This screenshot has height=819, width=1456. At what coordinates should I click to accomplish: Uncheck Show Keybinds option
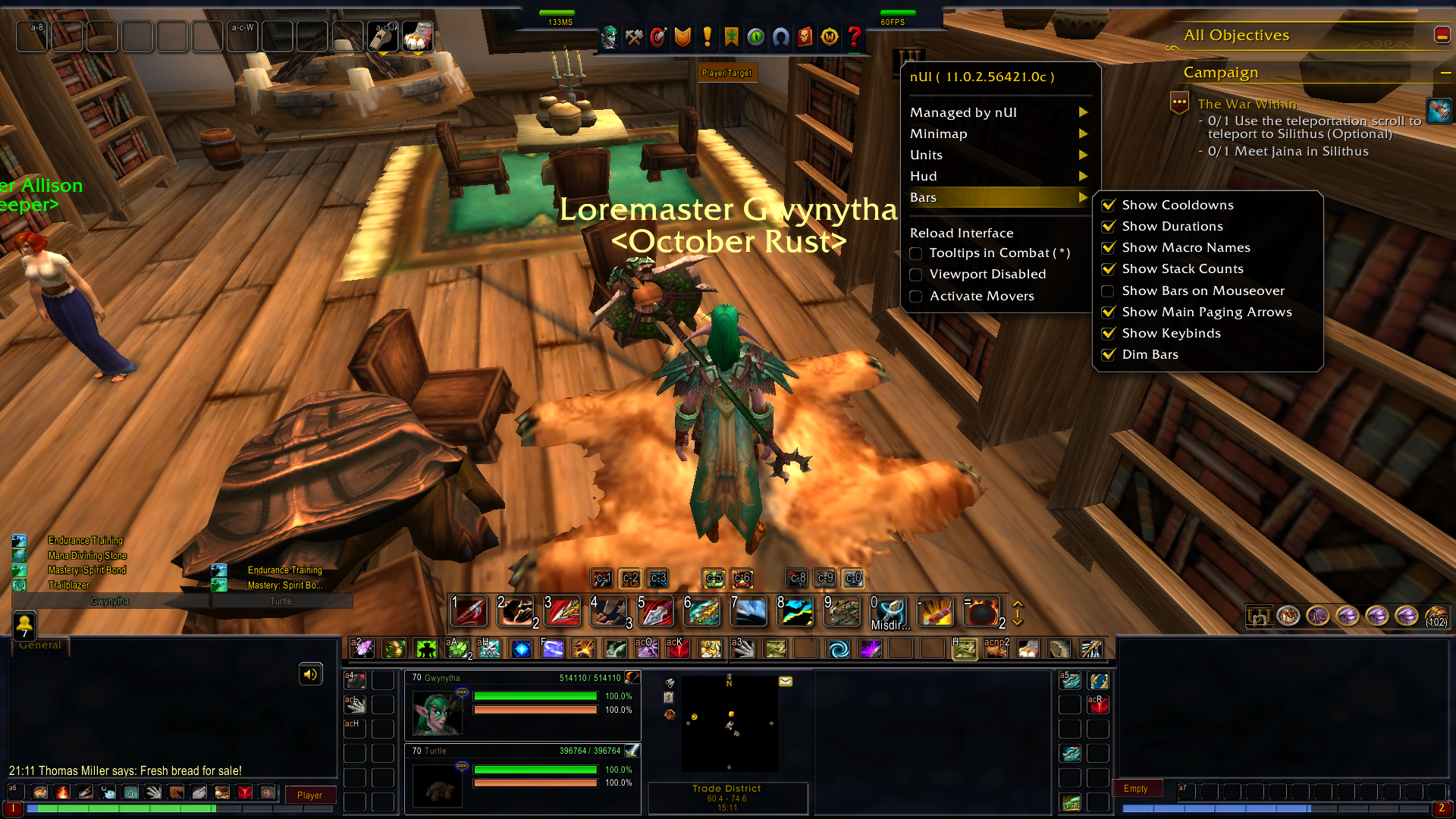(1109, 333)
